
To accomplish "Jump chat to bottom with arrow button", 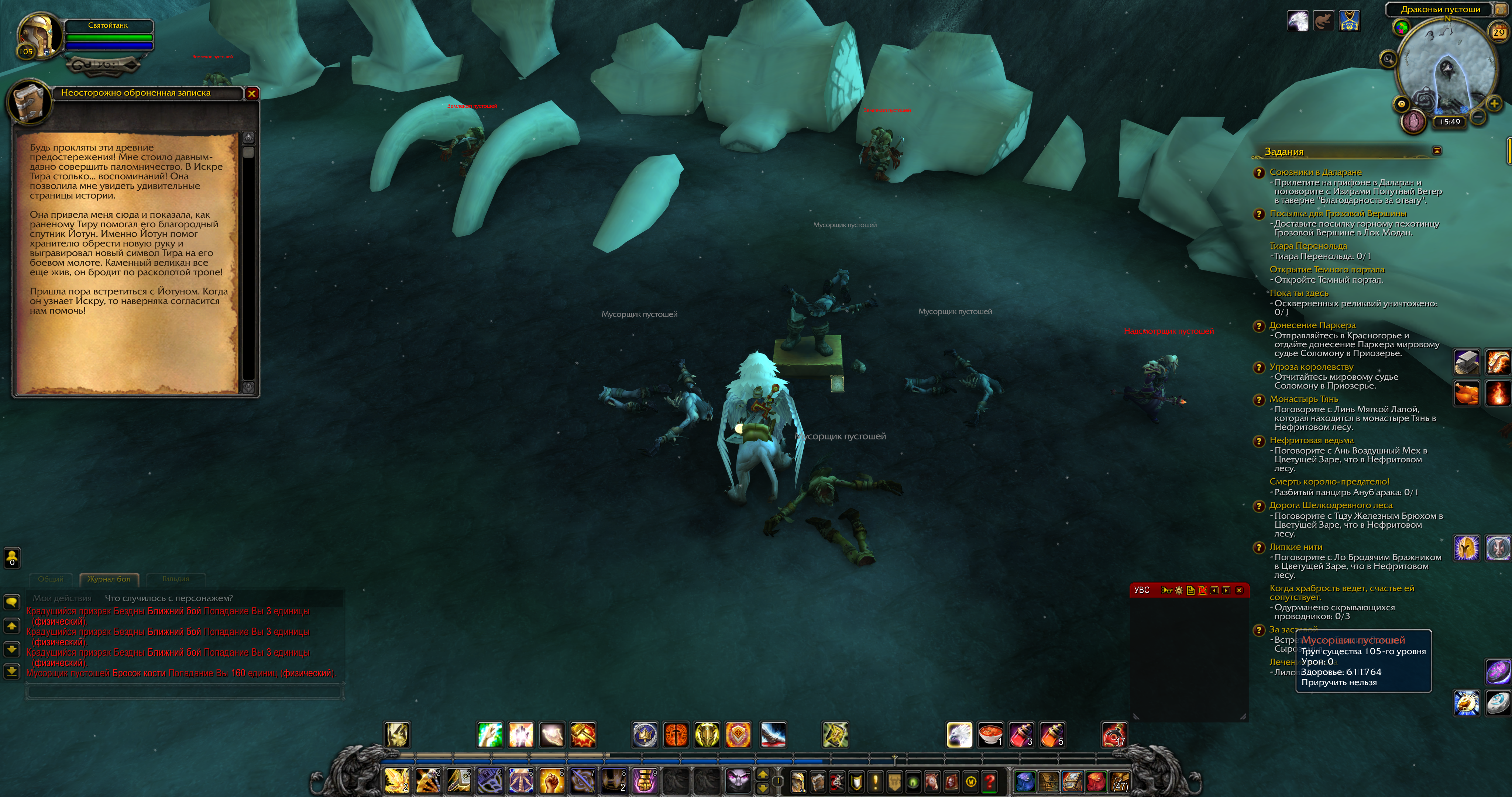I will click(x=12, y=671).
